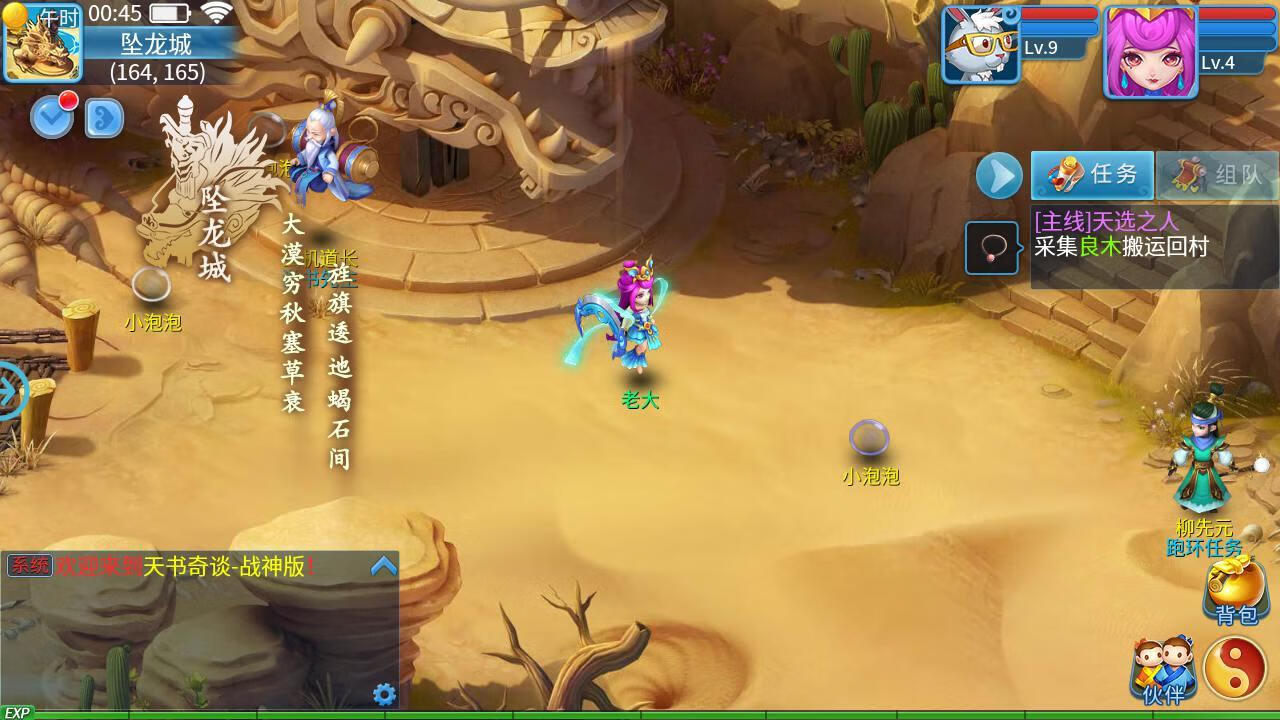Screen dimensions: 1280x720
Task: Open the 伙伴 companions menu
Action: (x=1163, y=668)
